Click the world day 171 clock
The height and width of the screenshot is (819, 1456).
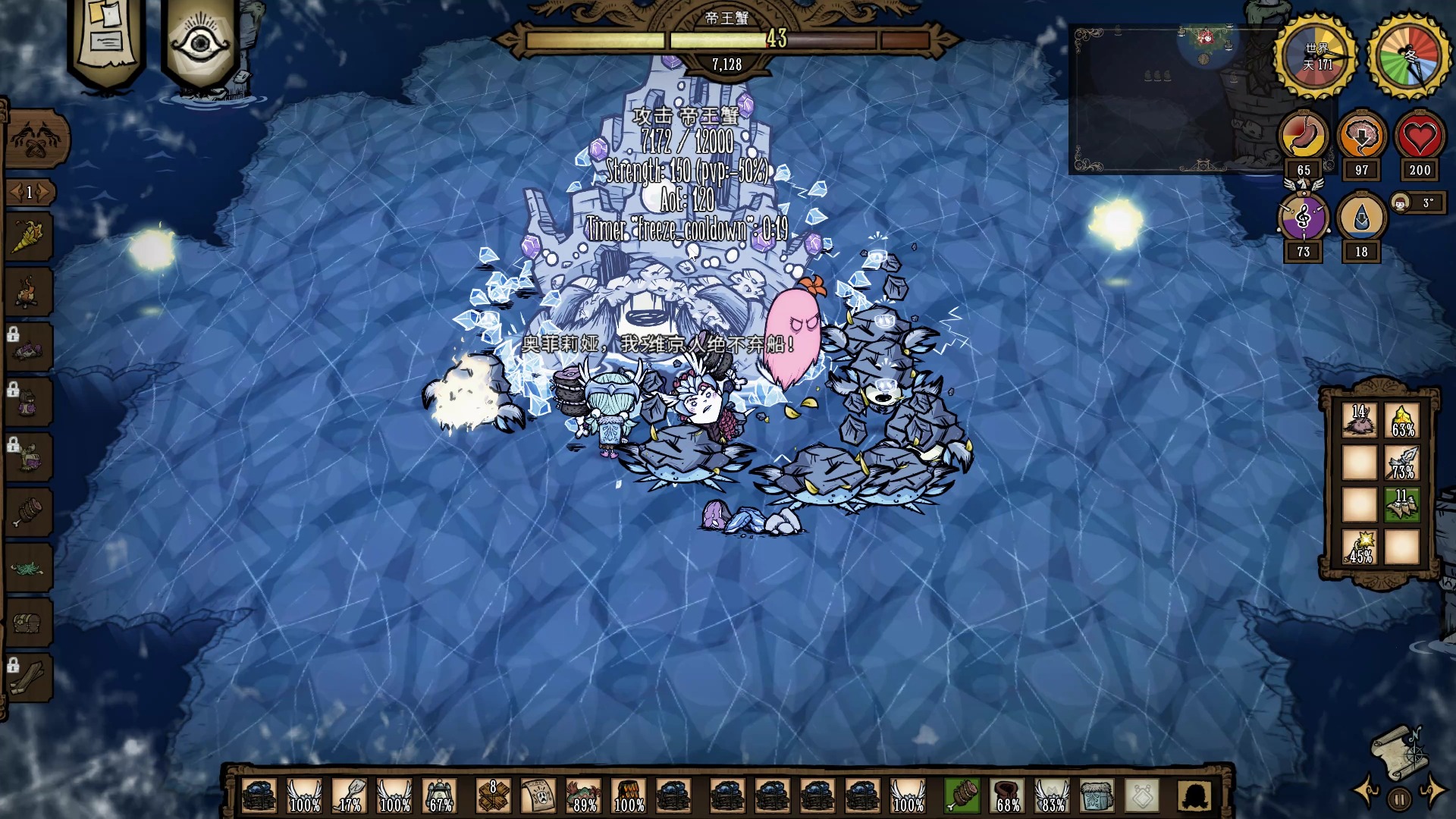[x=1316, y=56]
